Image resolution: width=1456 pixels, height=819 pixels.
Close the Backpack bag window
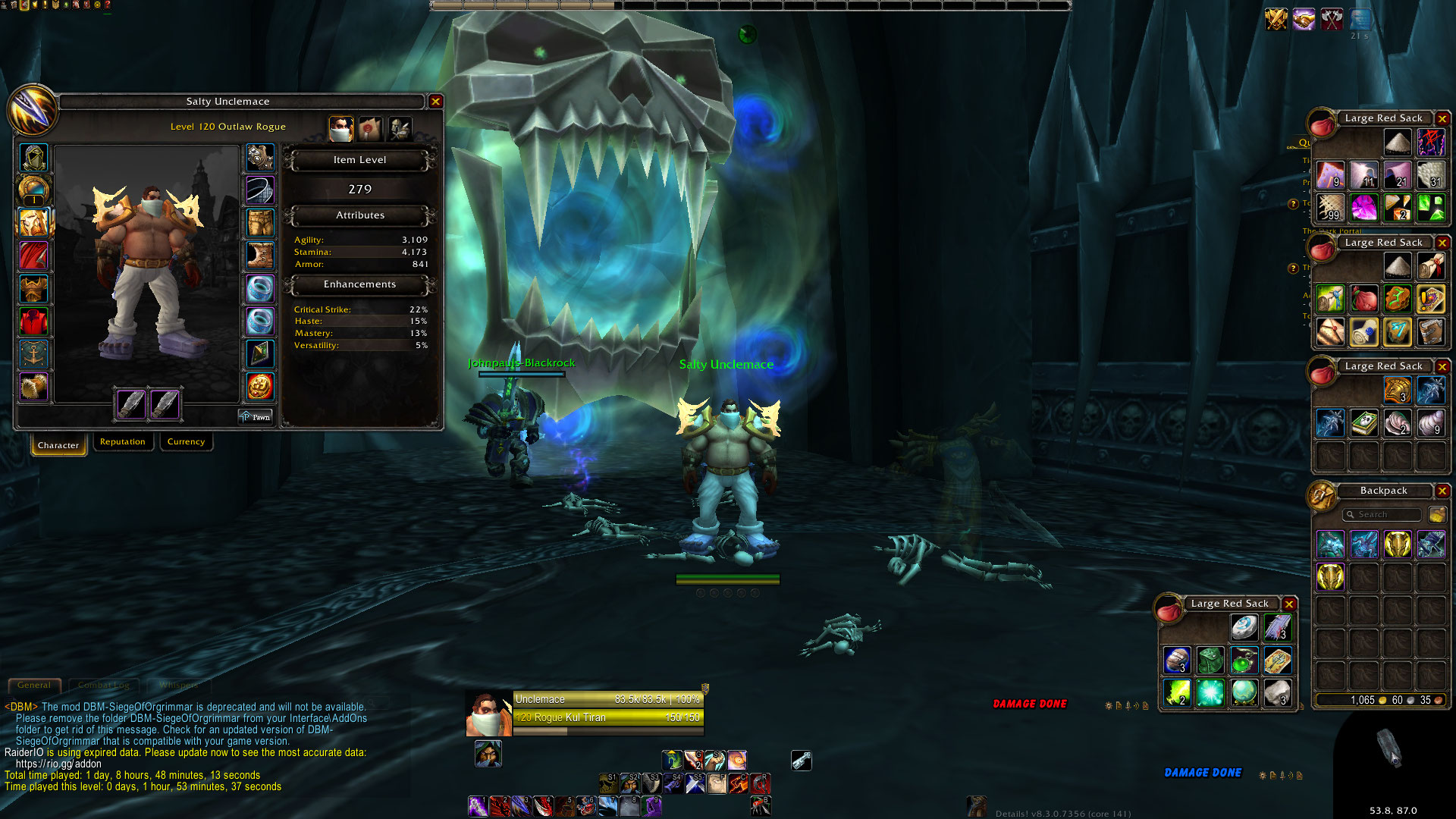[x=1442, y=491]
